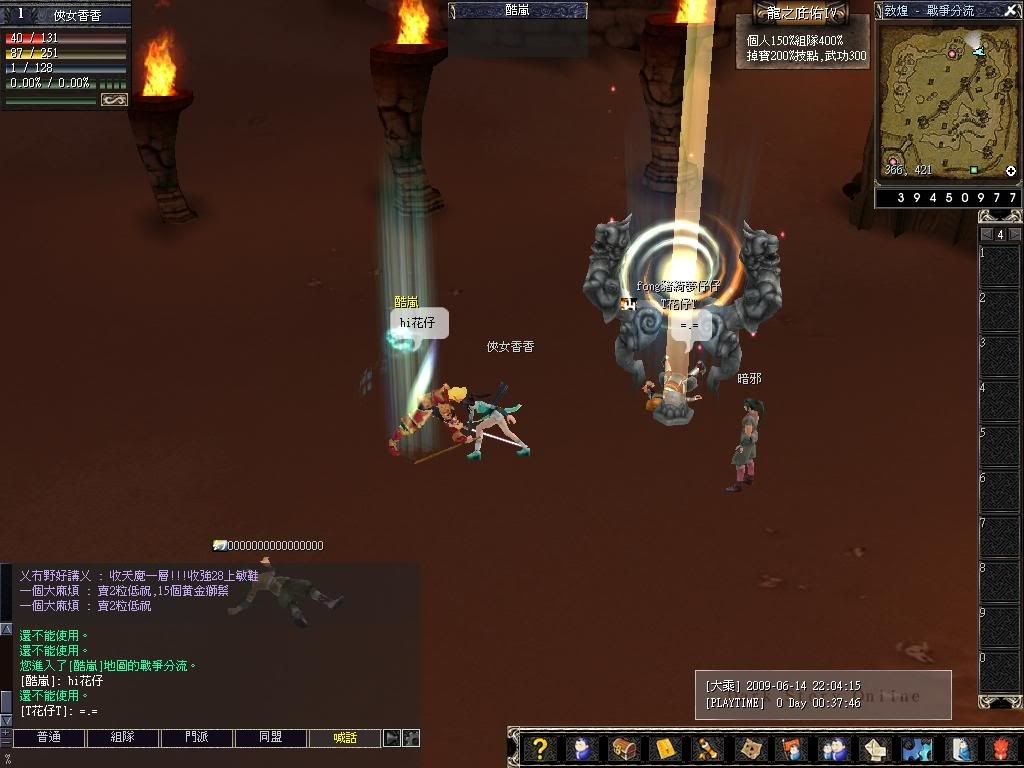Open the treasure chest inventory icon
This screenshot has width=1024, height=768.
624,748
